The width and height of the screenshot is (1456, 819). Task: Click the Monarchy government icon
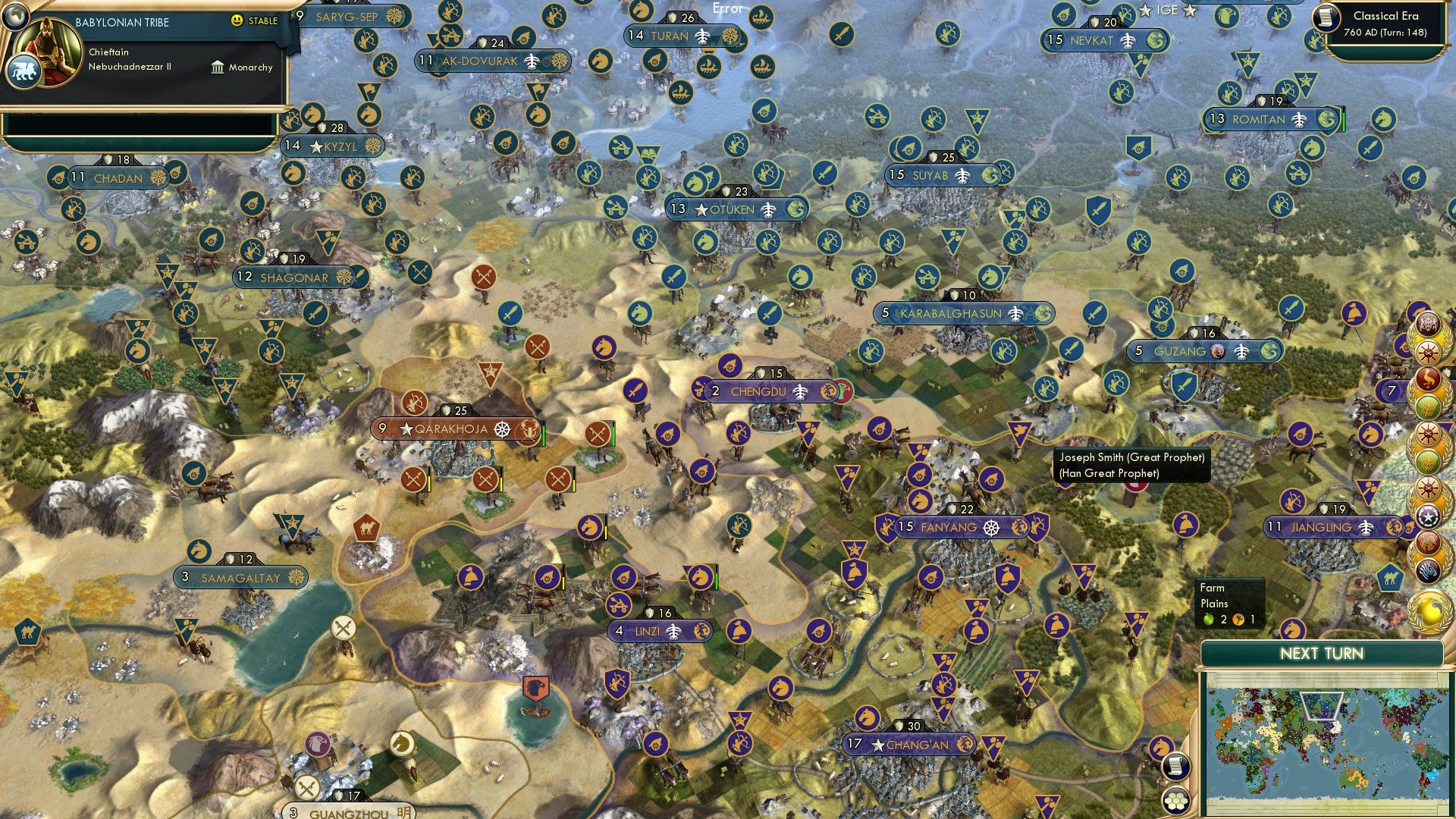point(218,67)
